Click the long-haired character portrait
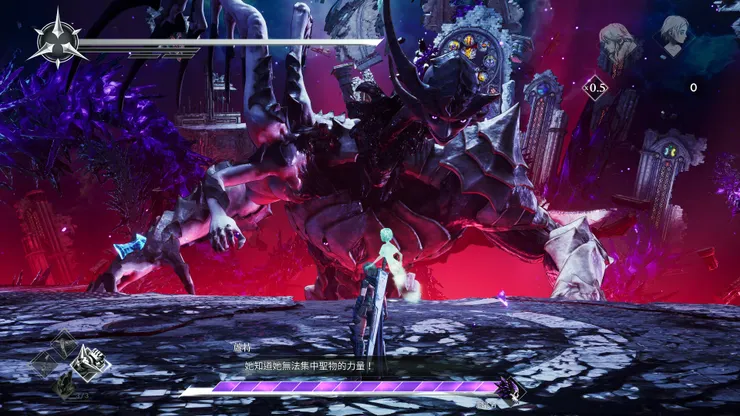Screen dimensions: 740x416 tap(615, 47)
